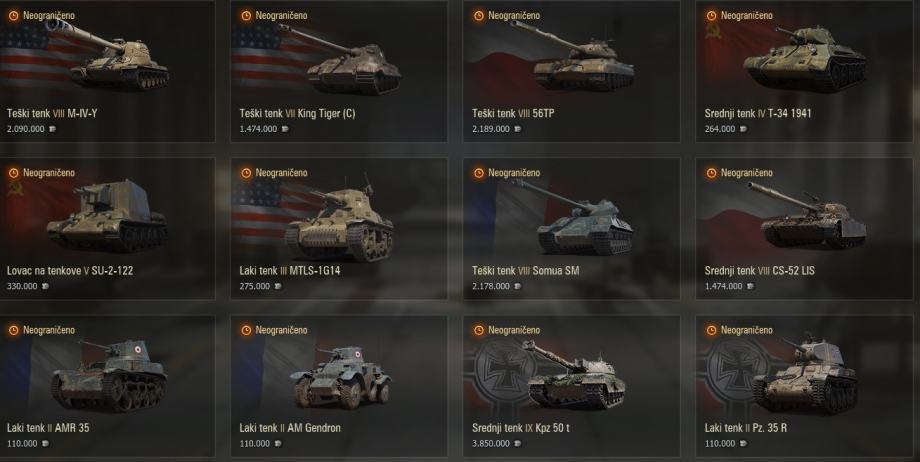Viewport: 920px width, 462px height.
Task: Select the Kpz 50 t medium tank
Action: tap(573, 385)
